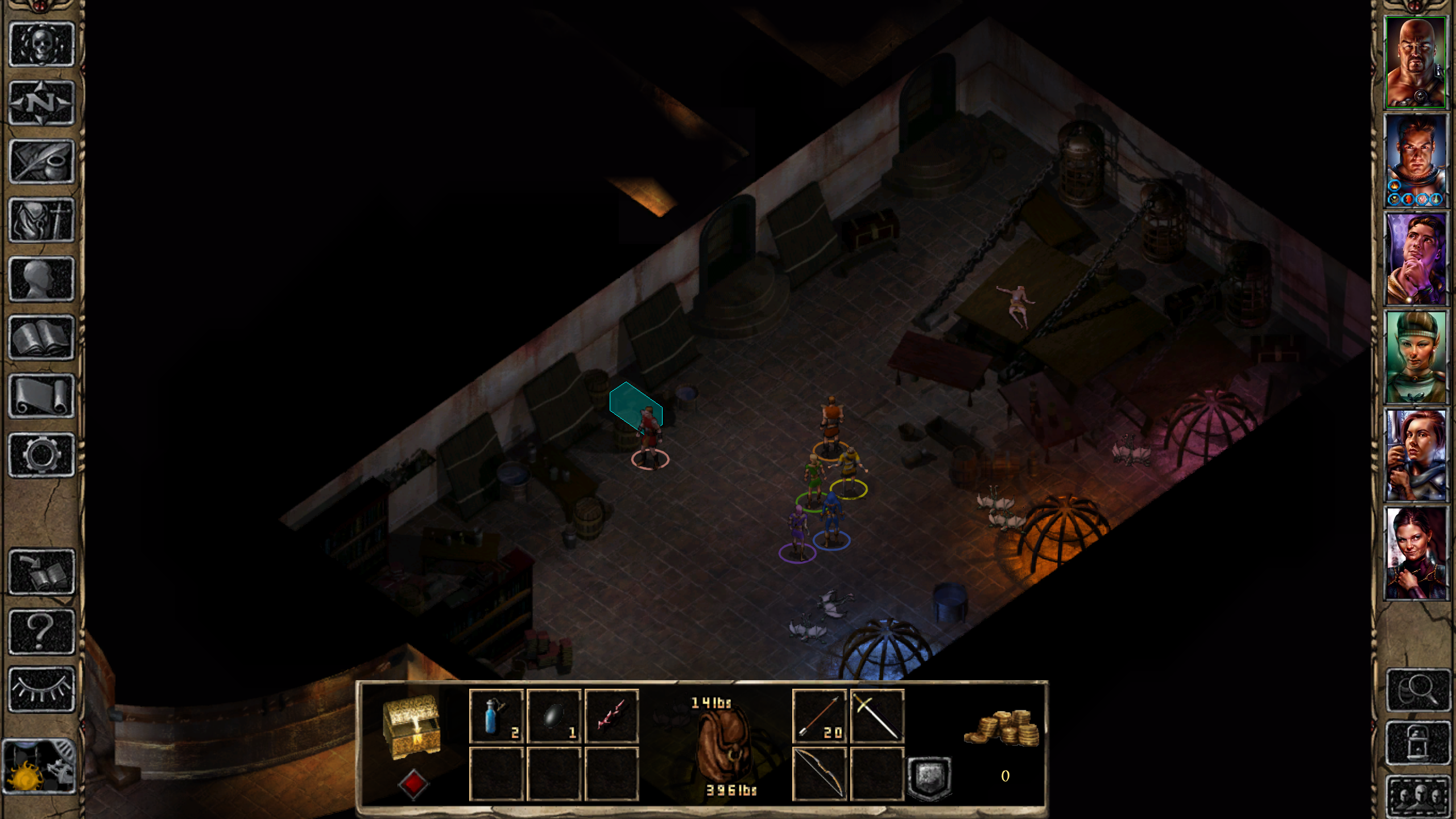Show the character record with the head silhouette button
The image size is (1456, 819).
tap(42, 279)
